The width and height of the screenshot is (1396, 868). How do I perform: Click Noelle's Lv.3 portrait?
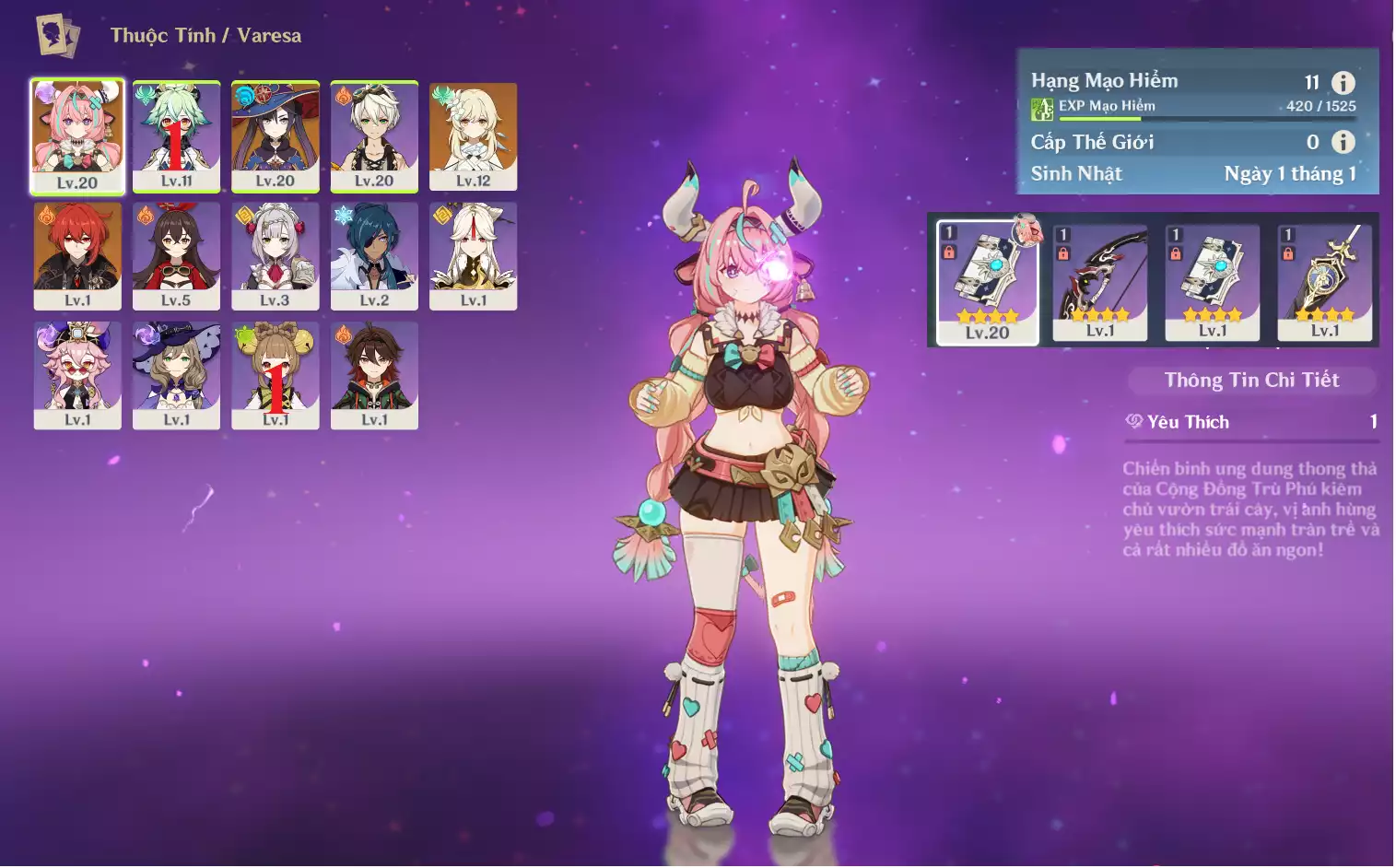click(276, 255)
